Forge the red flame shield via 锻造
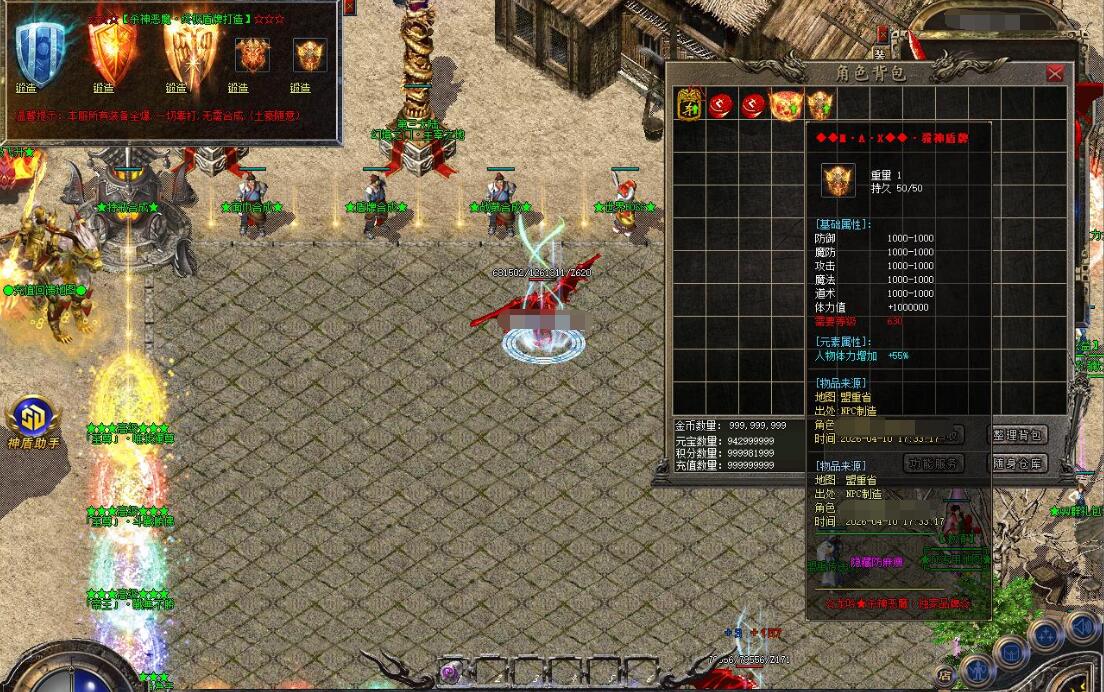The height and width of the screenshot is (692, 1104). coord(104,88)
